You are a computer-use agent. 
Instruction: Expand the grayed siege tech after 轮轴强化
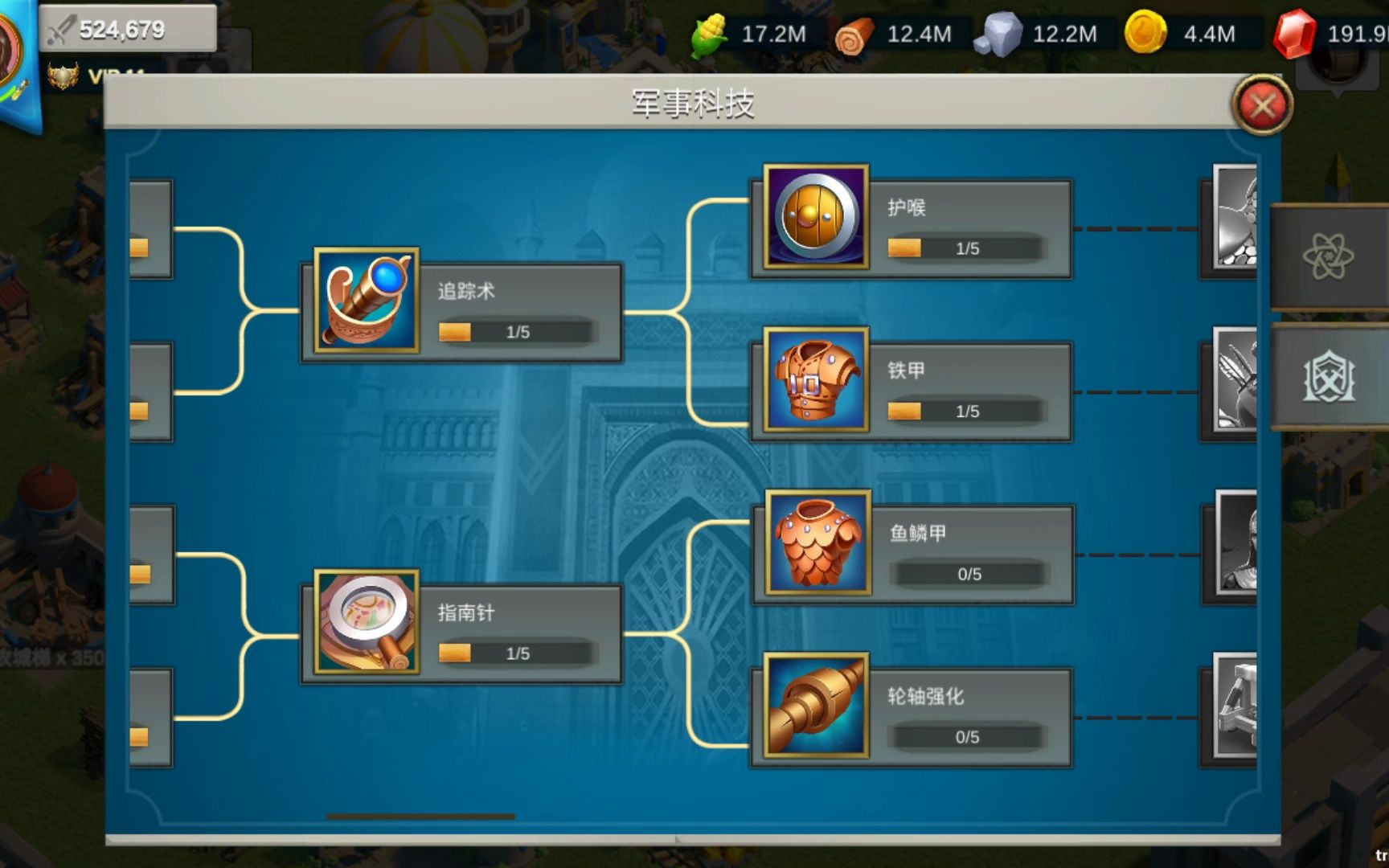point(1233,707)
